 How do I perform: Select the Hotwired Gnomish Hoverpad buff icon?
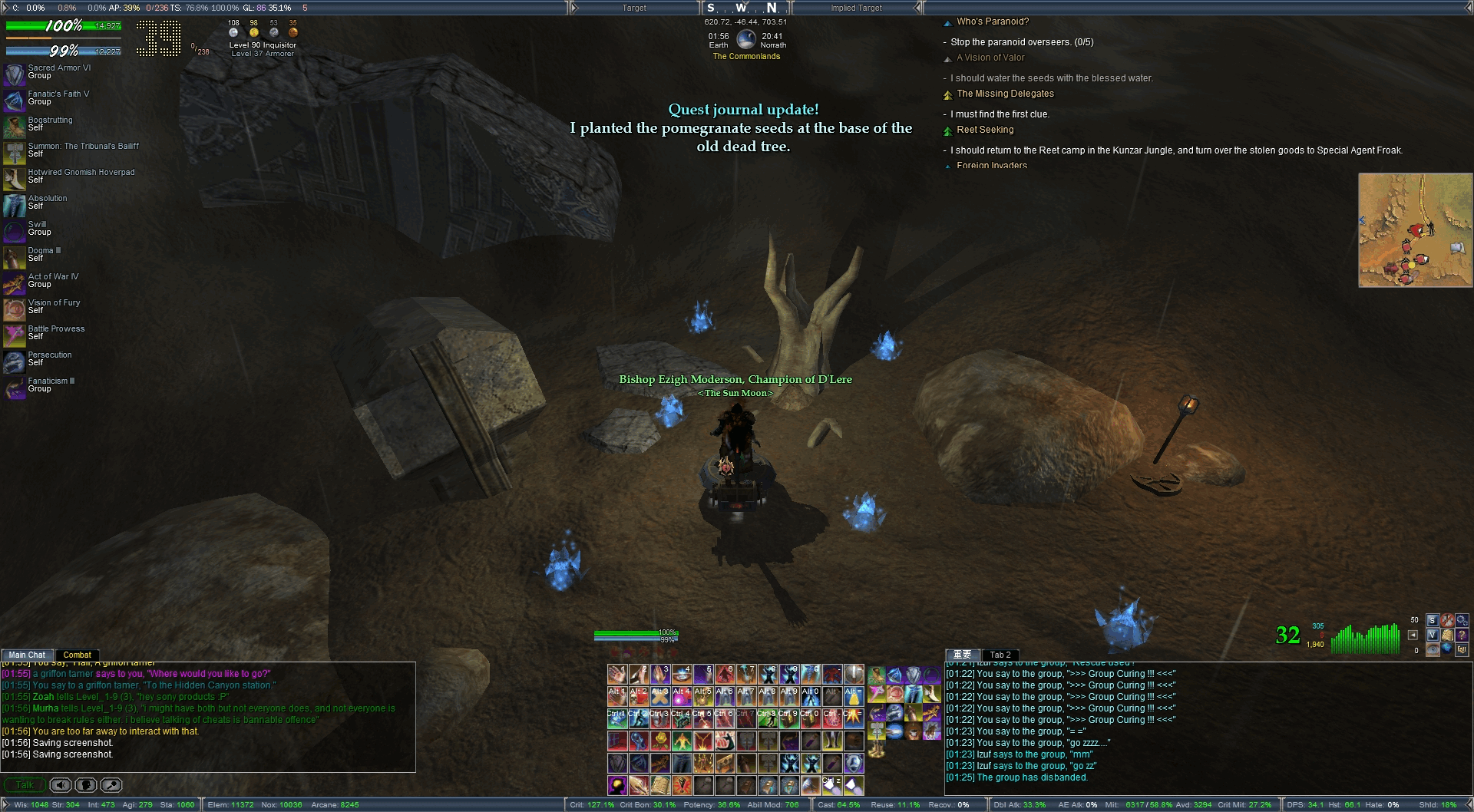(x=15, y=178)
